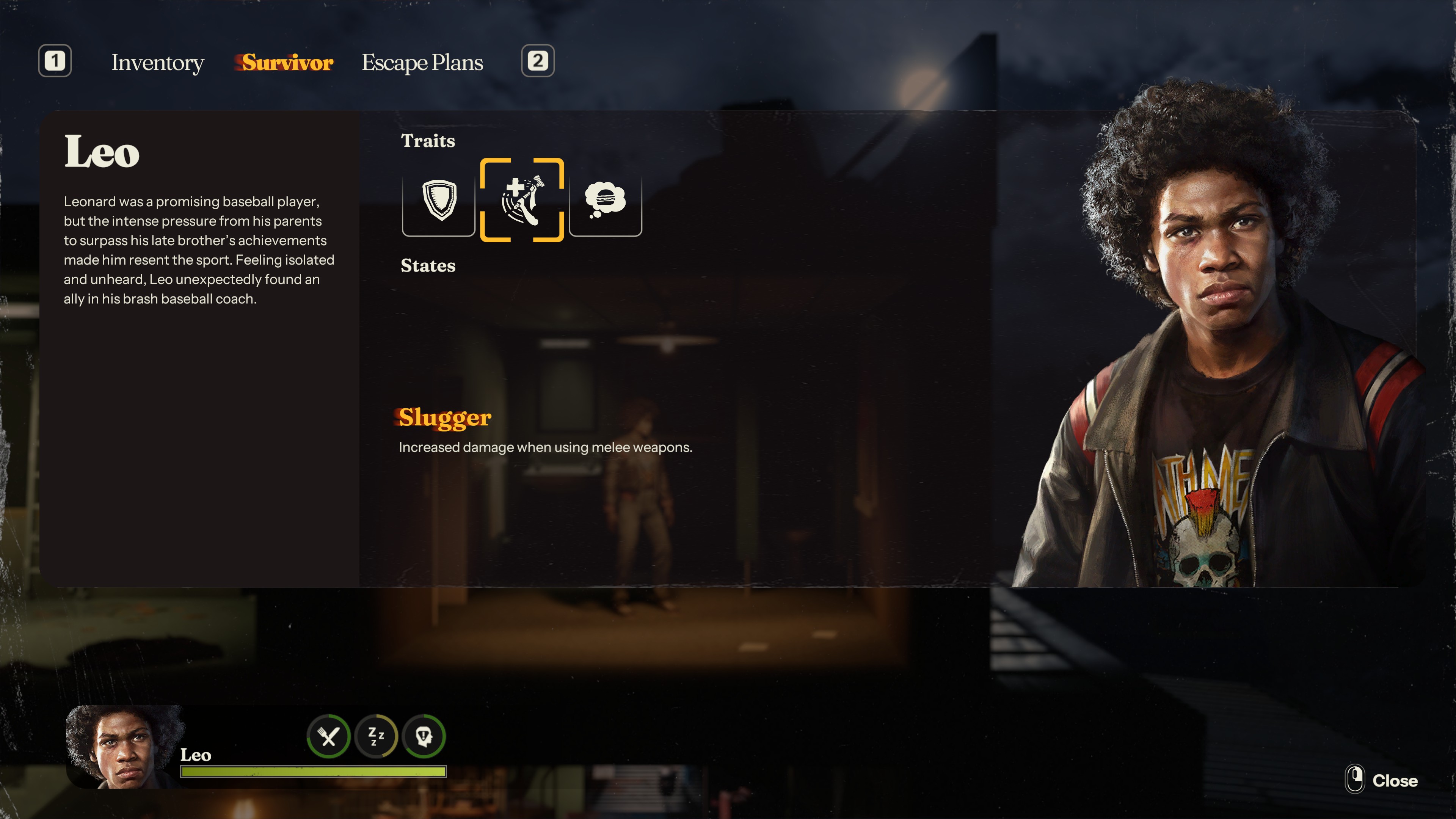Click the hunger fork-and-knife status icon

pos(328,736)
